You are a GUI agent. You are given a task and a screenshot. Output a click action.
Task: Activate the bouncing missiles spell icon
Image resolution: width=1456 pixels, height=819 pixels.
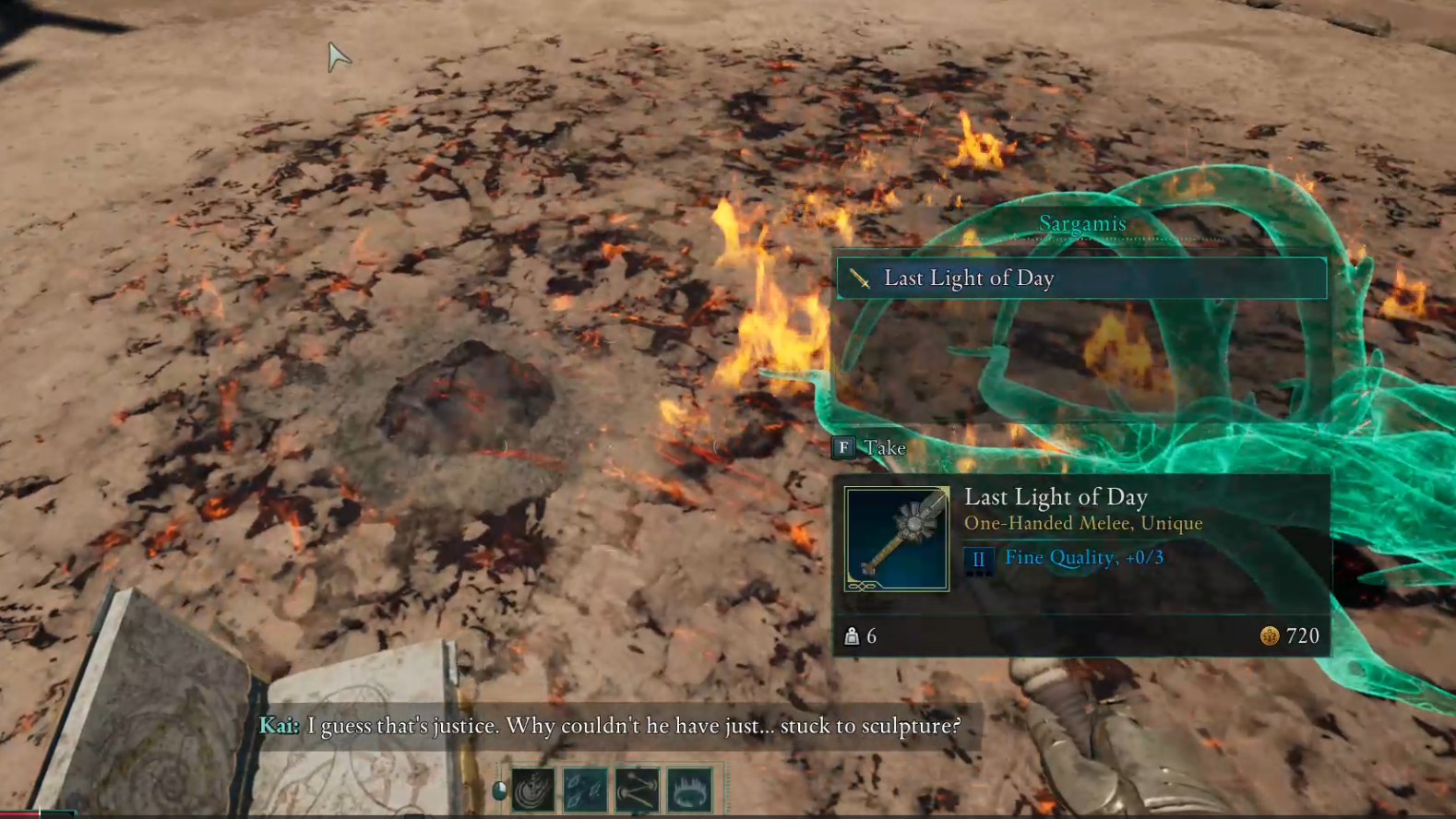click(638, 790)
